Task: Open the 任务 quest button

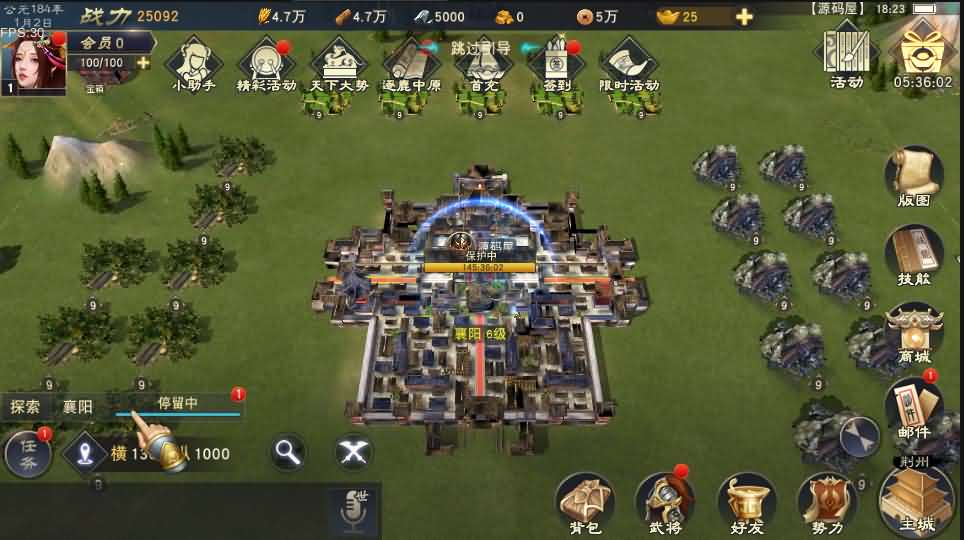Action: pos(28,455)
